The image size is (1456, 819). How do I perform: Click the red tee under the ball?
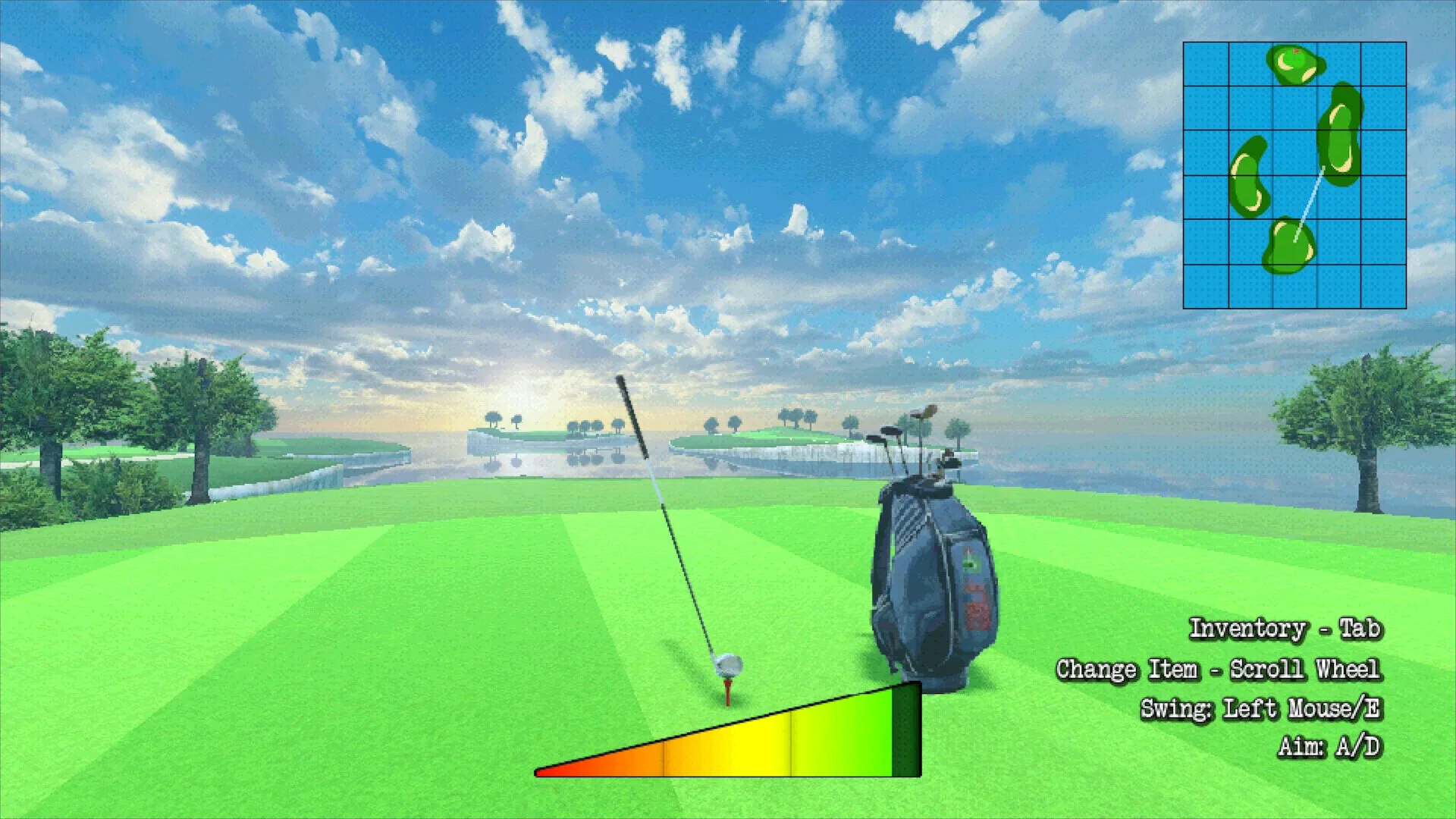[x=726, y=690]
